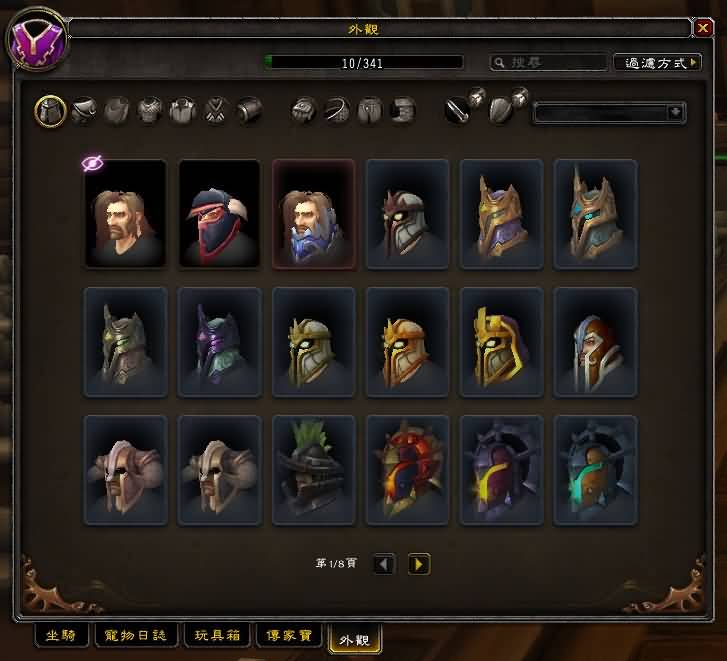Open the 過濾方式 filter menu

point(656,63)
